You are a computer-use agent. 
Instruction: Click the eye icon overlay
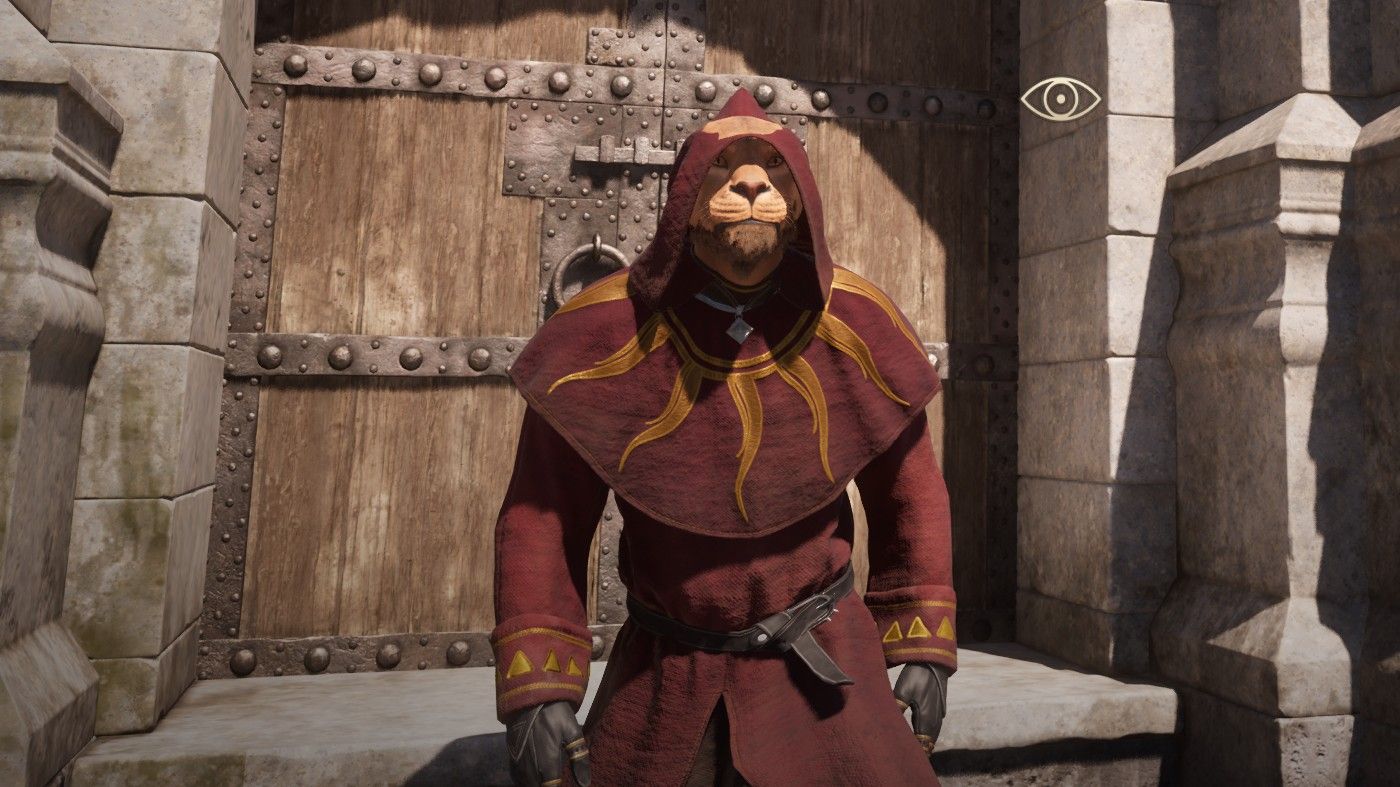[1060, 98]
